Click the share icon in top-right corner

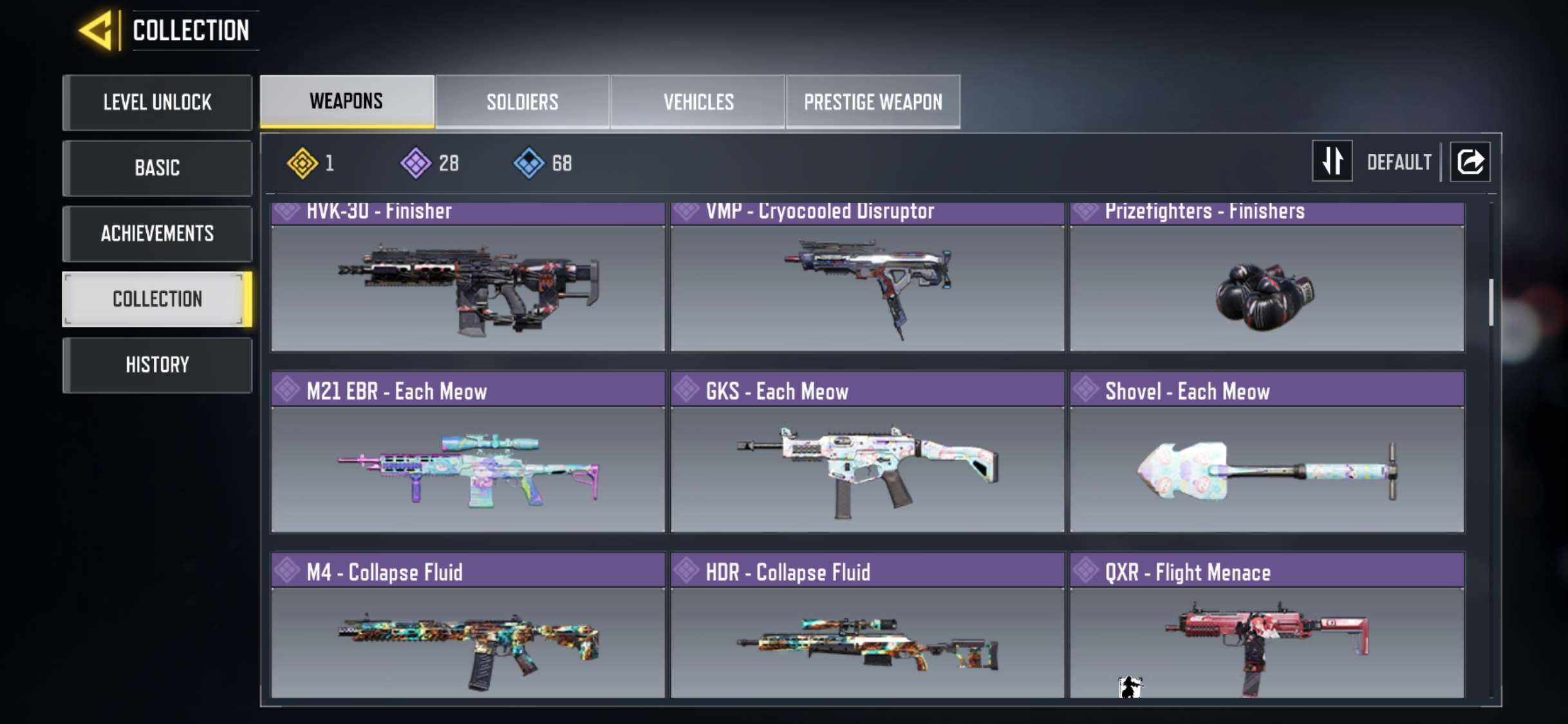click(x=1470, y=162)
